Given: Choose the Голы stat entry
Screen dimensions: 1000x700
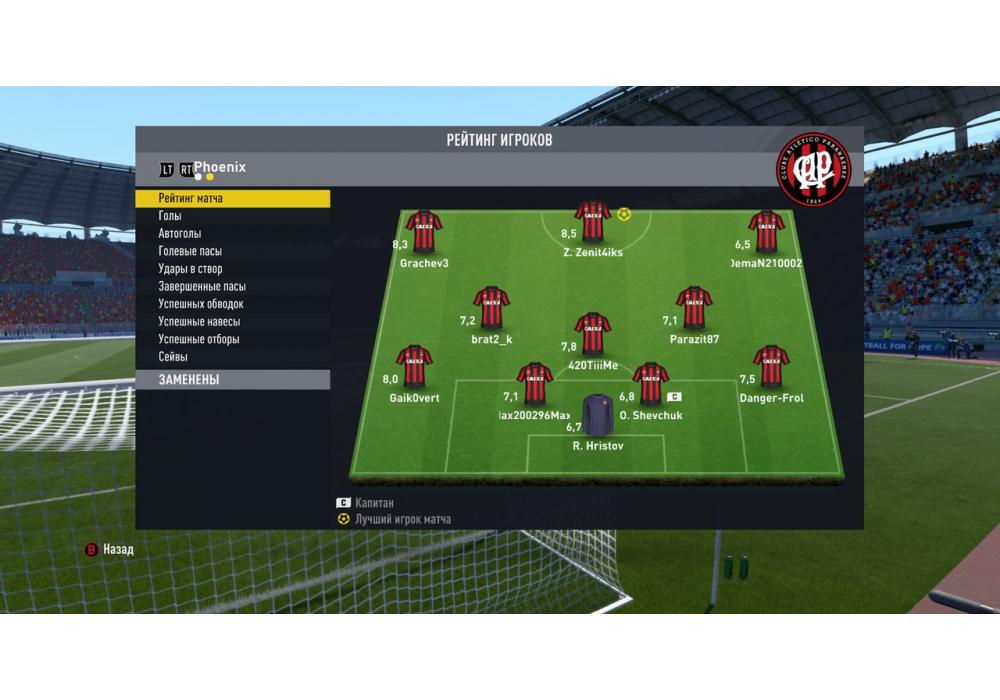Looking at the screenshot, I should click(x=170, y=216).
